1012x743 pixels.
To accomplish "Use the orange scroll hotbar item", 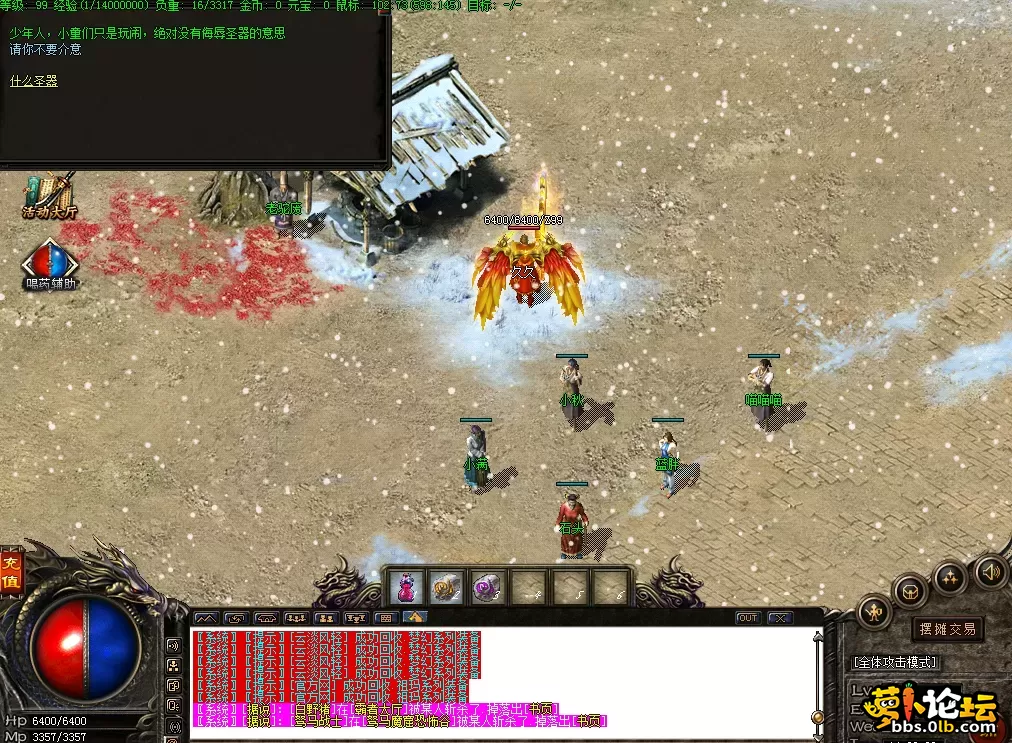I will (447, 586).
